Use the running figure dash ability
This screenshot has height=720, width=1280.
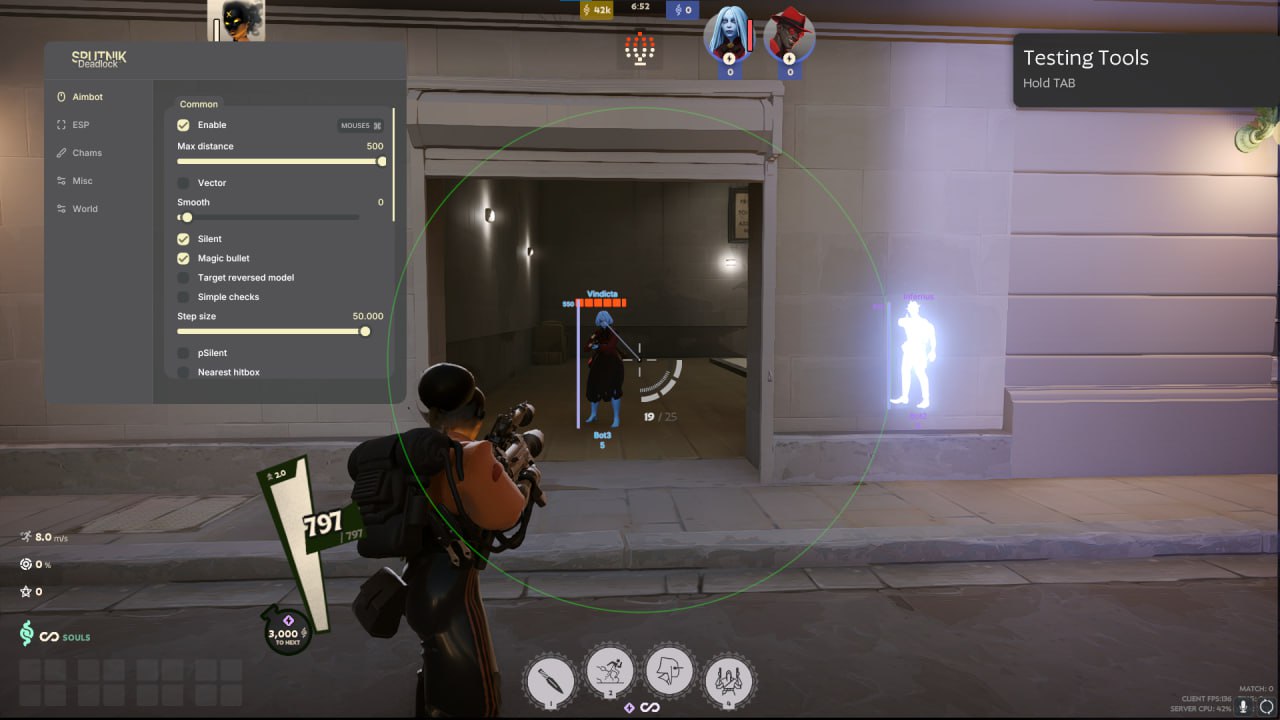pos(610,674)
